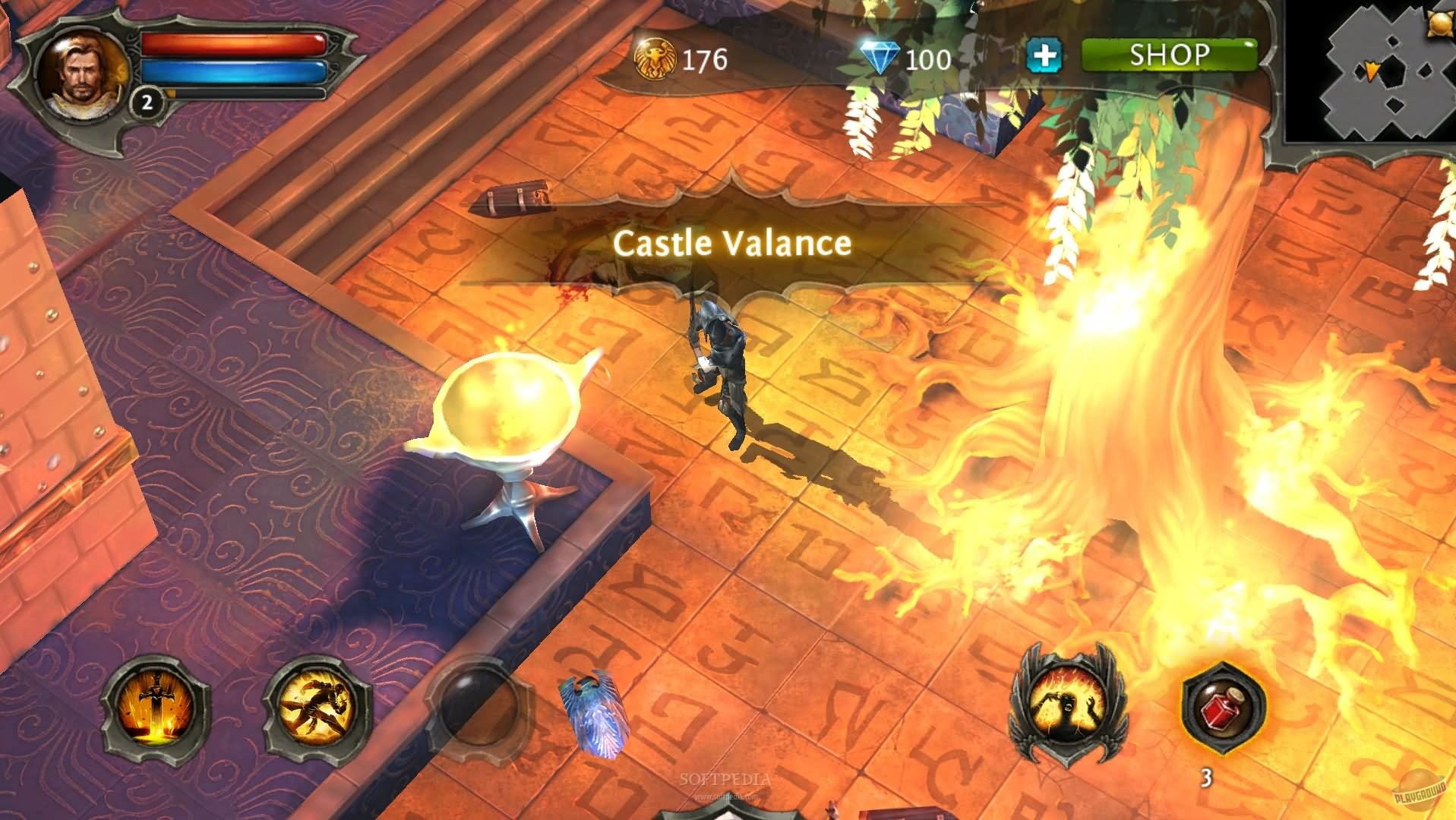
Task: Tap the Castle Valance title banner
Action: [x=733, y=243]
